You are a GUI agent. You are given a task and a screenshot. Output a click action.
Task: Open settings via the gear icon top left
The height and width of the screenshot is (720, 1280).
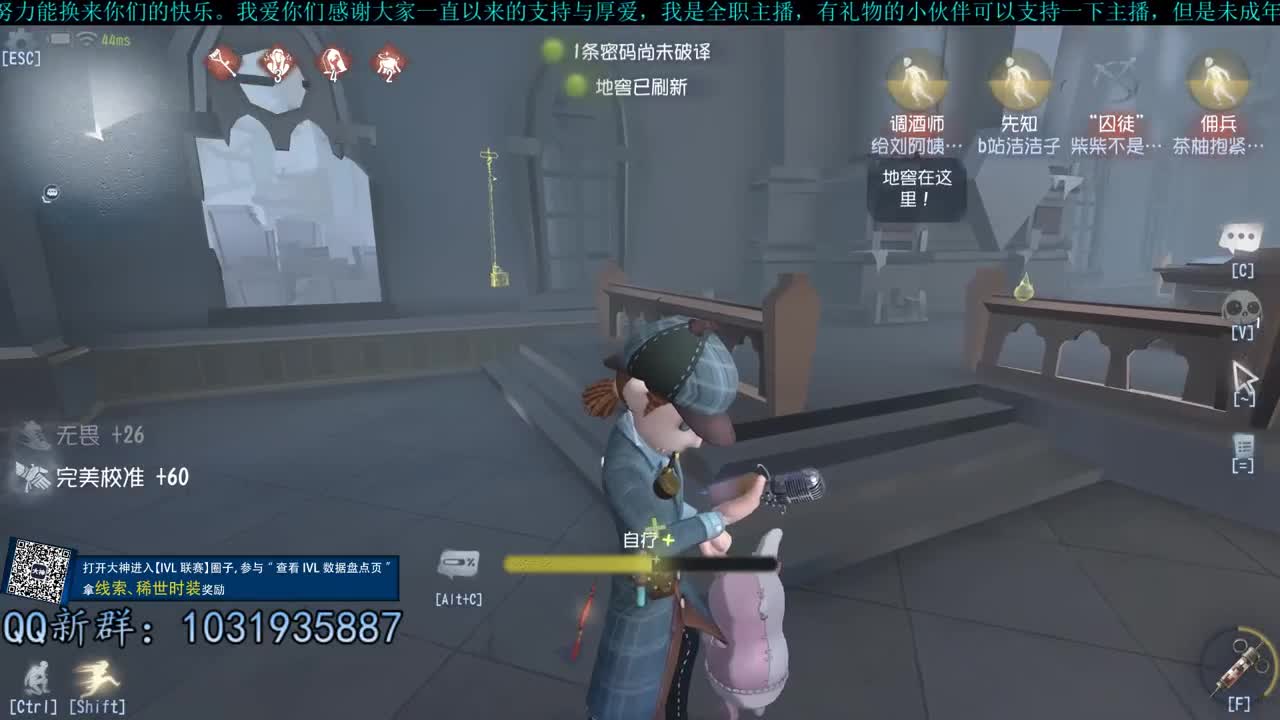(x=19, y=36)
